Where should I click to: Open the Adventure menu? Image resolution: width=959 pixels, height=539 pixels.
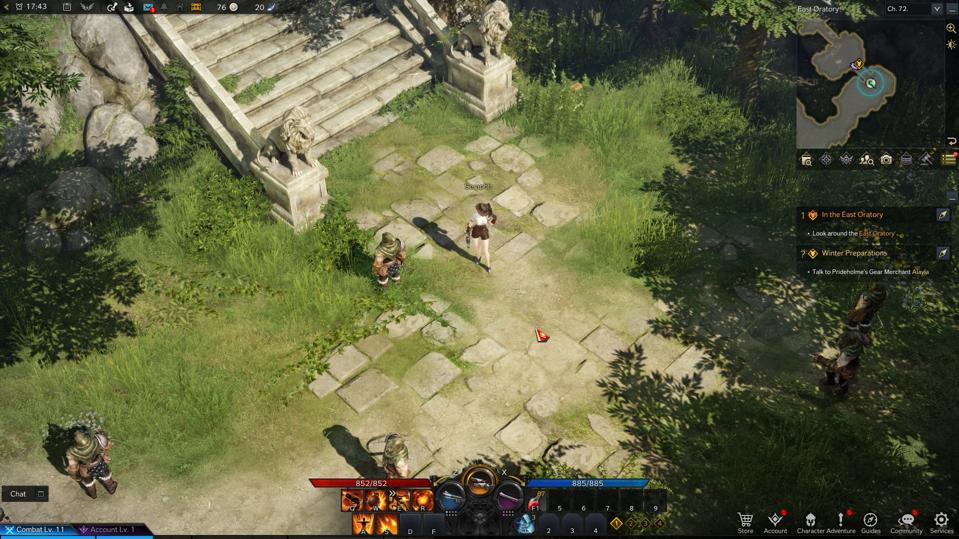pyautogui.click(x=841, y=521)
